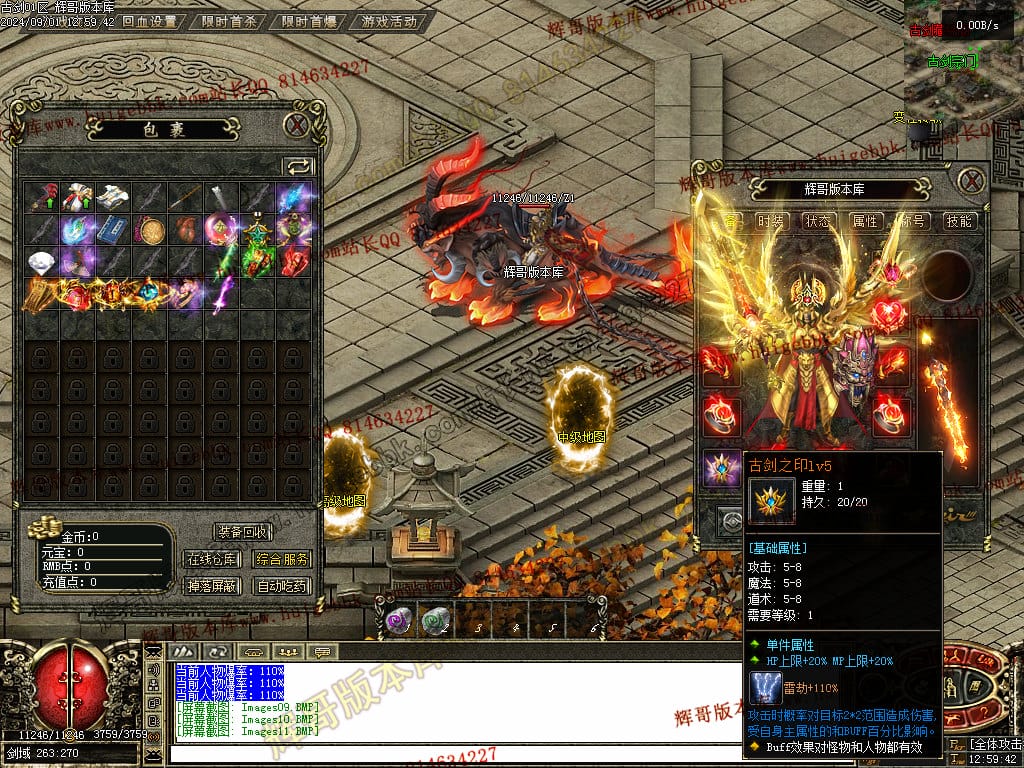Close the character equipment window
1024x768 pixels.
click(x=971, y=181)
